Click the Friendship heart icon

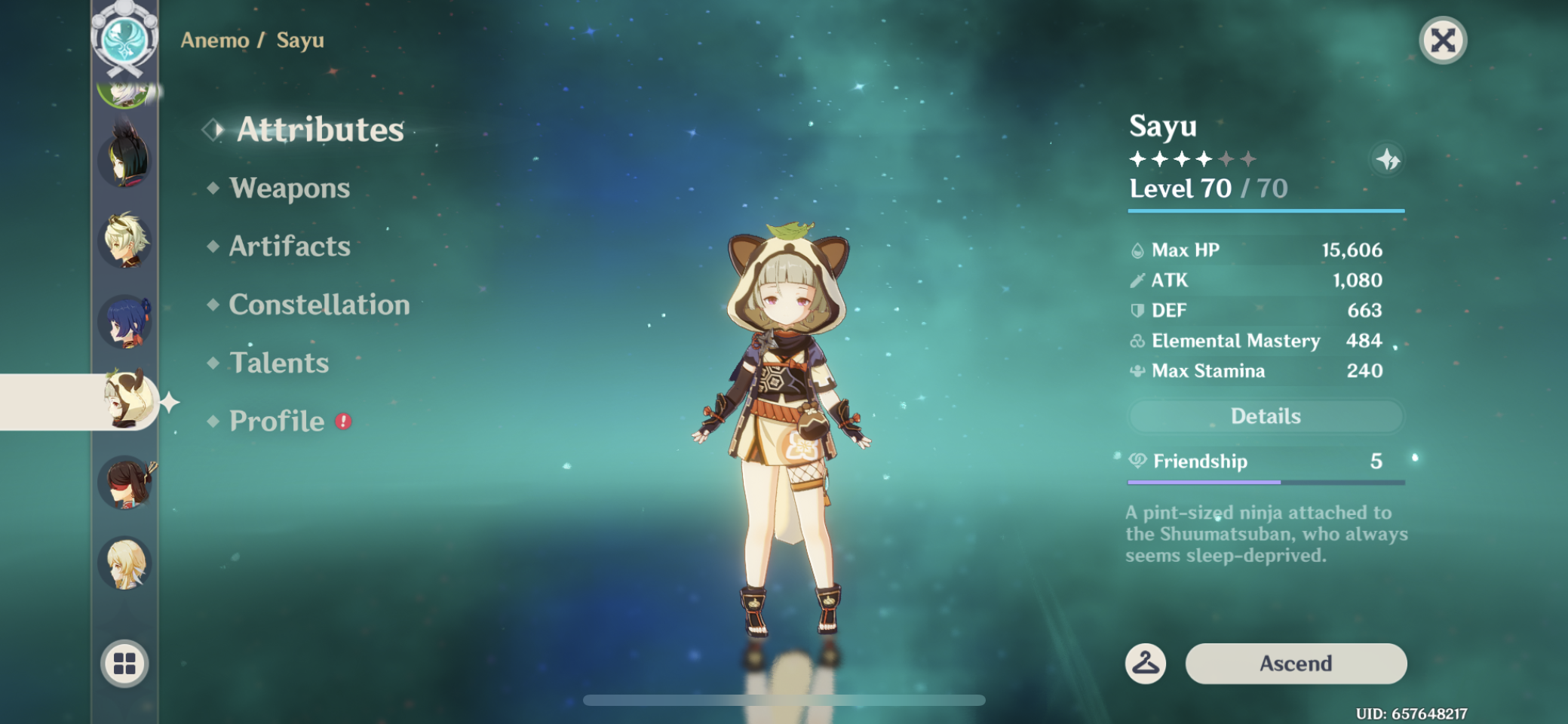tap(1137, 461)
